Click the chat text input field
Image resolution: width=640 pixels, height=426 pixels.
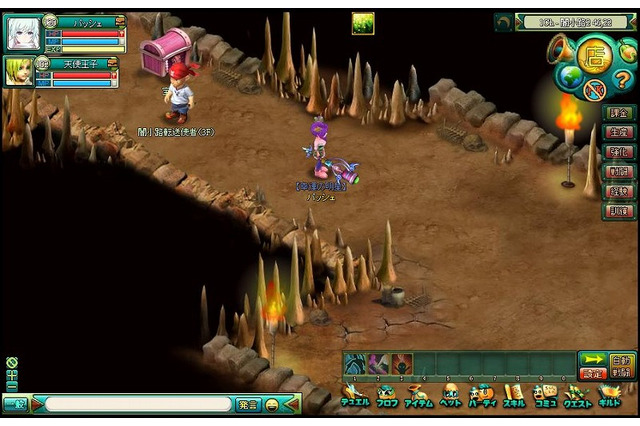[x=138, y=405]
